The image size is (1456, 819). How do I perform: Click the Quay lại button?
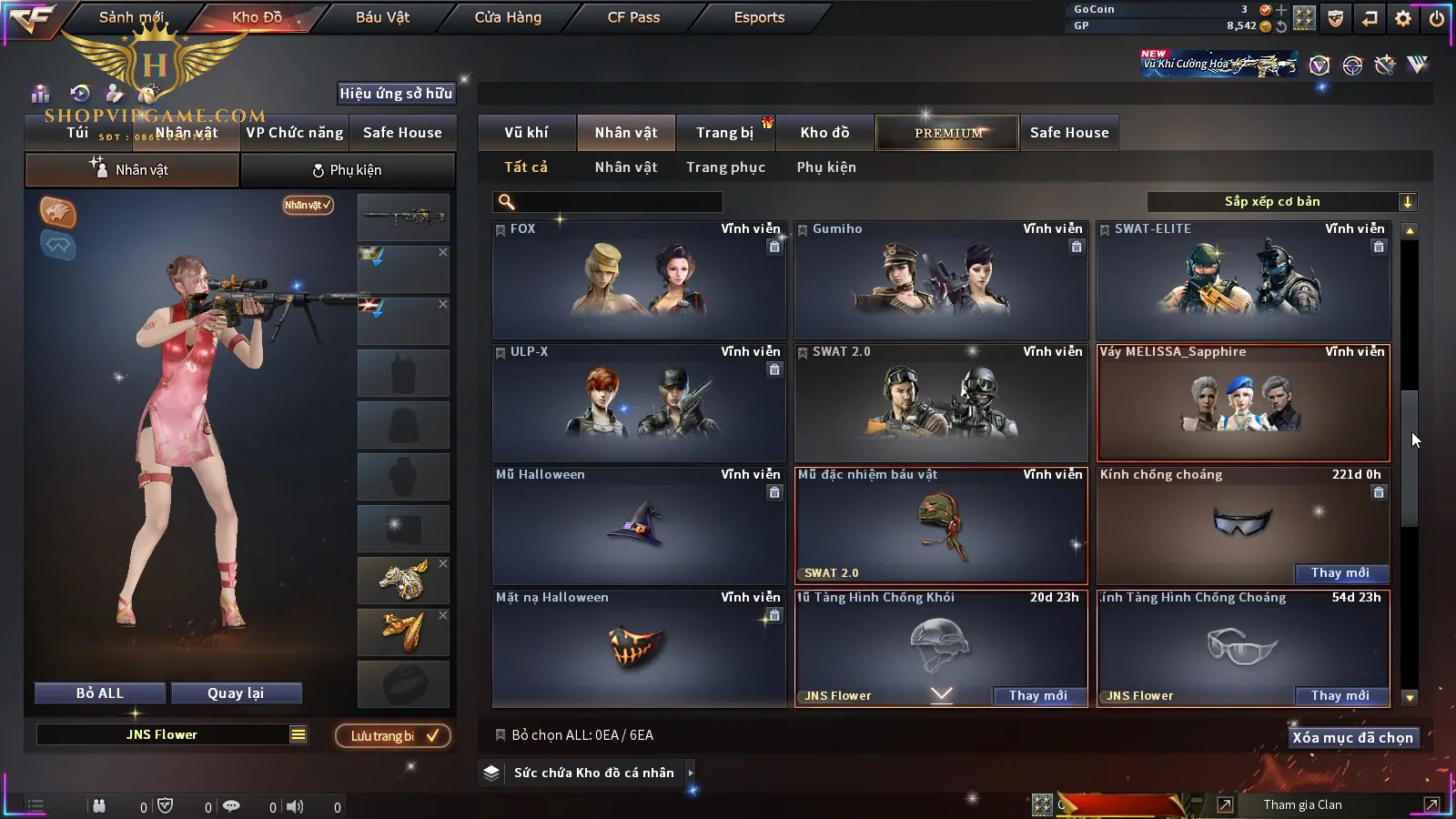(x=236, y=693)
